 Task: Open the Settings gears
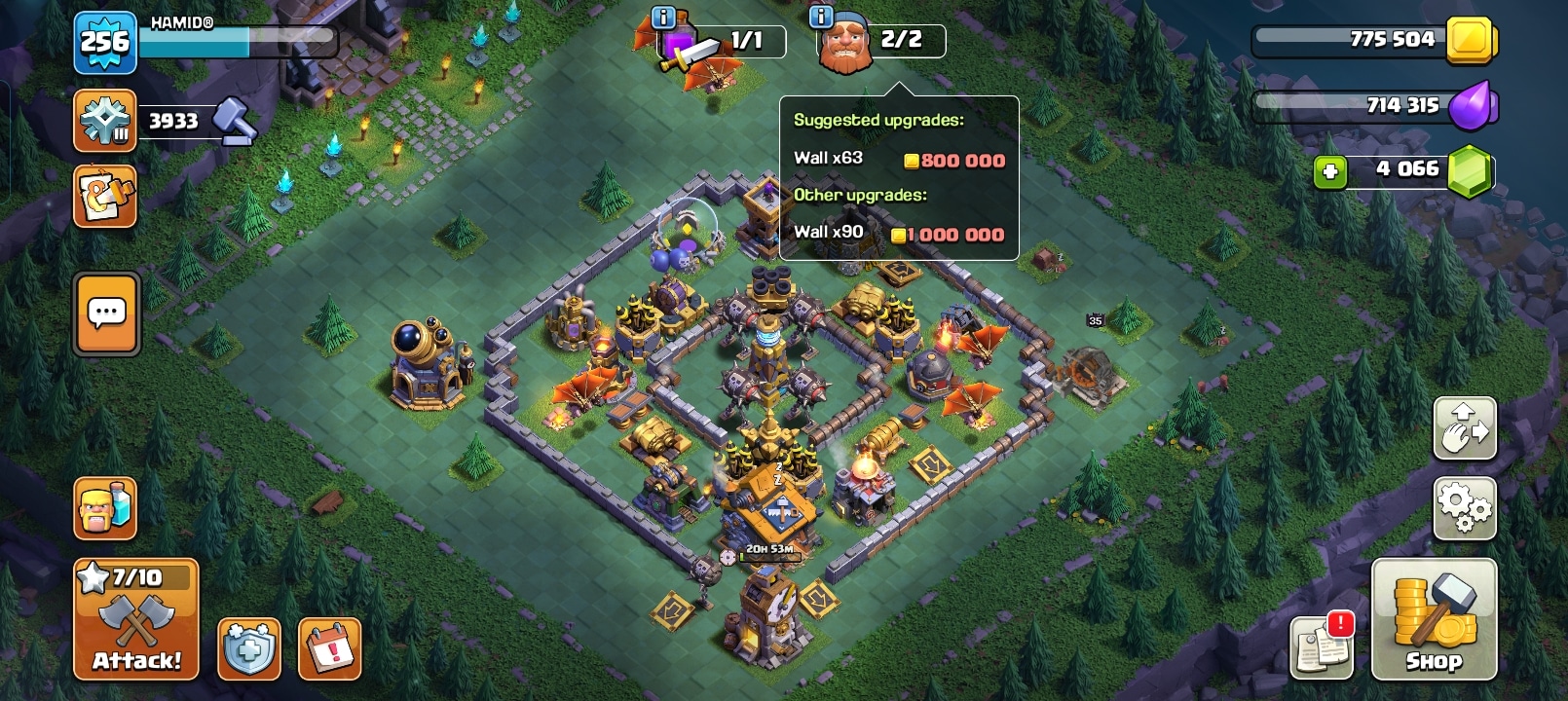pos(1464,508)
